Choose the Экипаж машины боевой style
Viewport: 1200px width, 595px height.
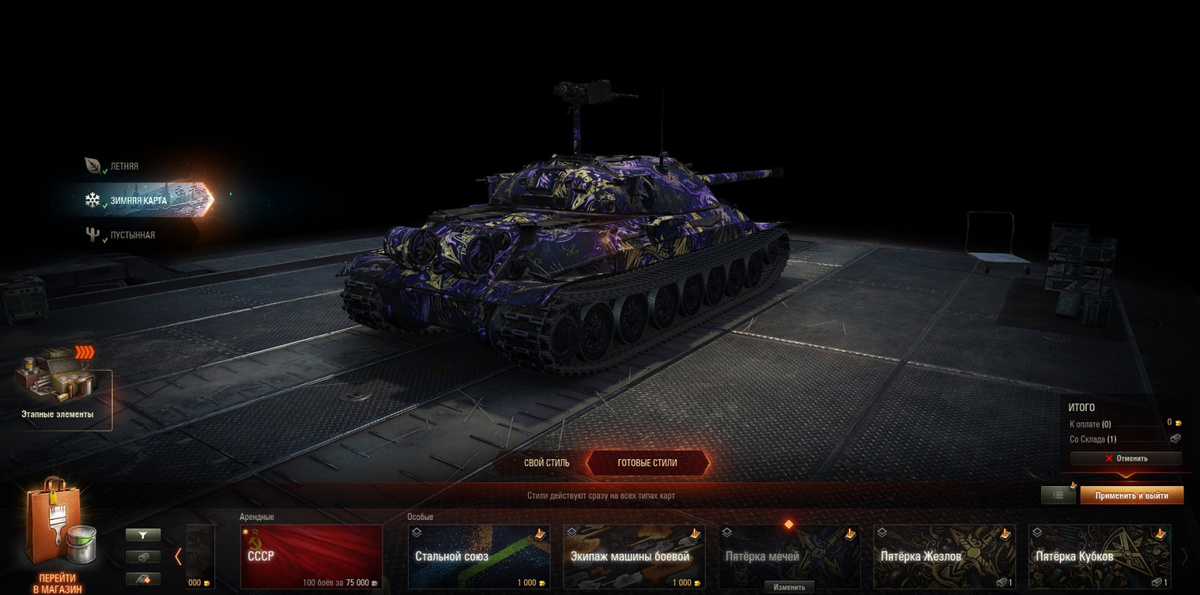[634, 557]
